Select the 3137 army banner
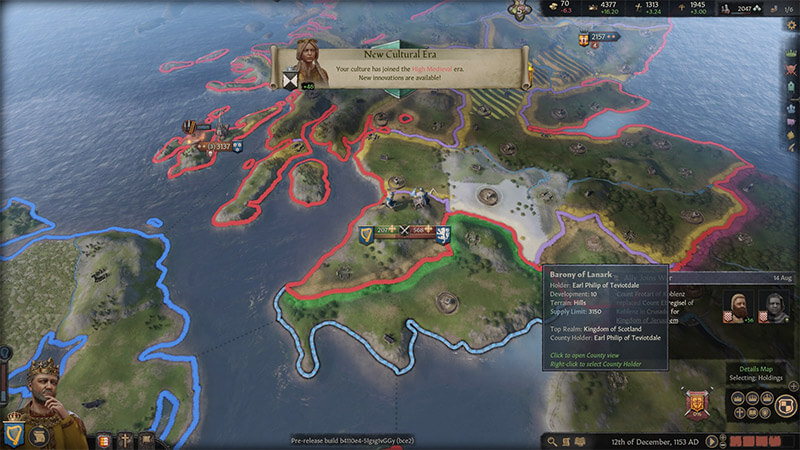Image resolution: width=800 pixels, height=450 pixels. 217,146
